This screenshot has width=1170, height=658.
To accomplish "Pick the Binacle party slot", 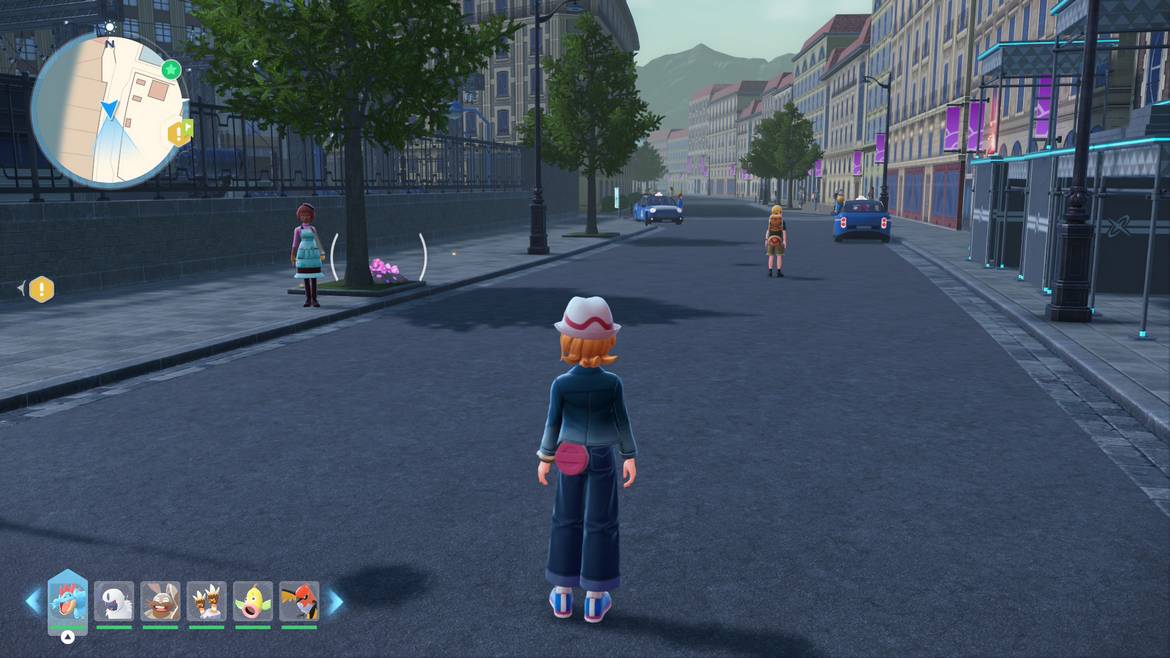I will [x=207, y=602].
